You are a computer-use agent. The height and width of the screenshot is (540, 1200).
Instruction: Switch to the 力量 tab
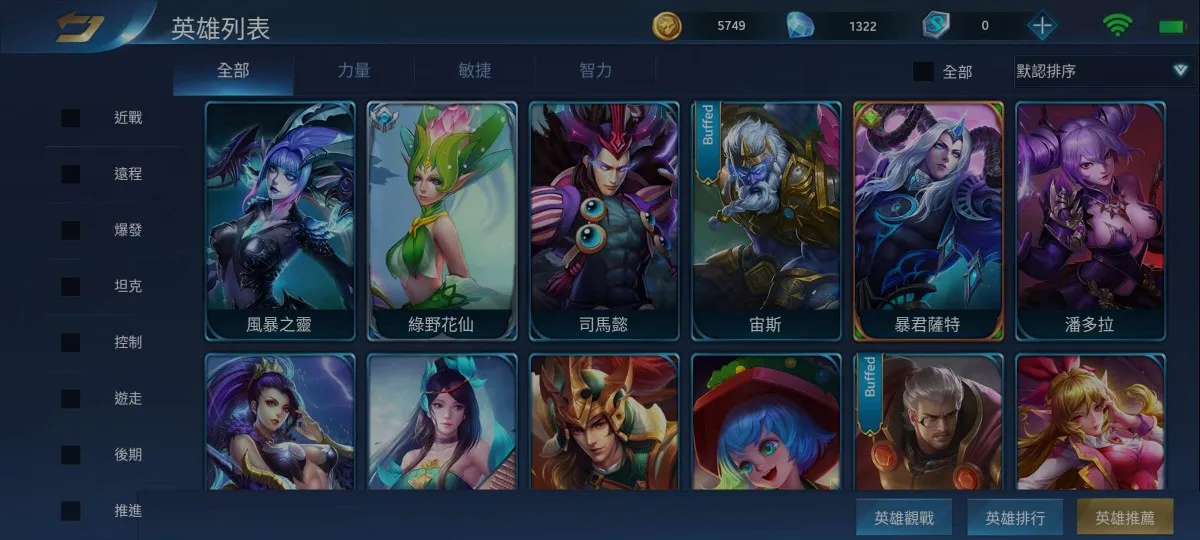coord(354,70)
